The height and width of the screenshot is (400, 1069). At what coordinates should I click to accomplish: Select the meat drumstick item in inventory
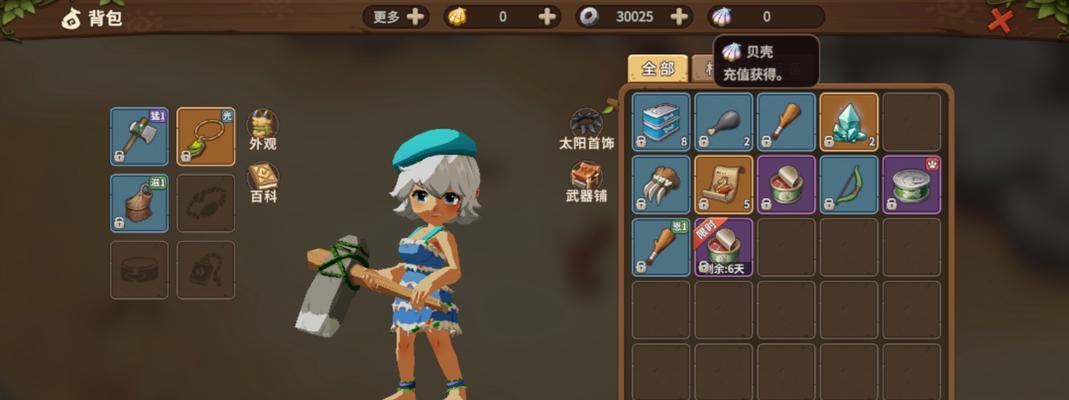point(723,121)
